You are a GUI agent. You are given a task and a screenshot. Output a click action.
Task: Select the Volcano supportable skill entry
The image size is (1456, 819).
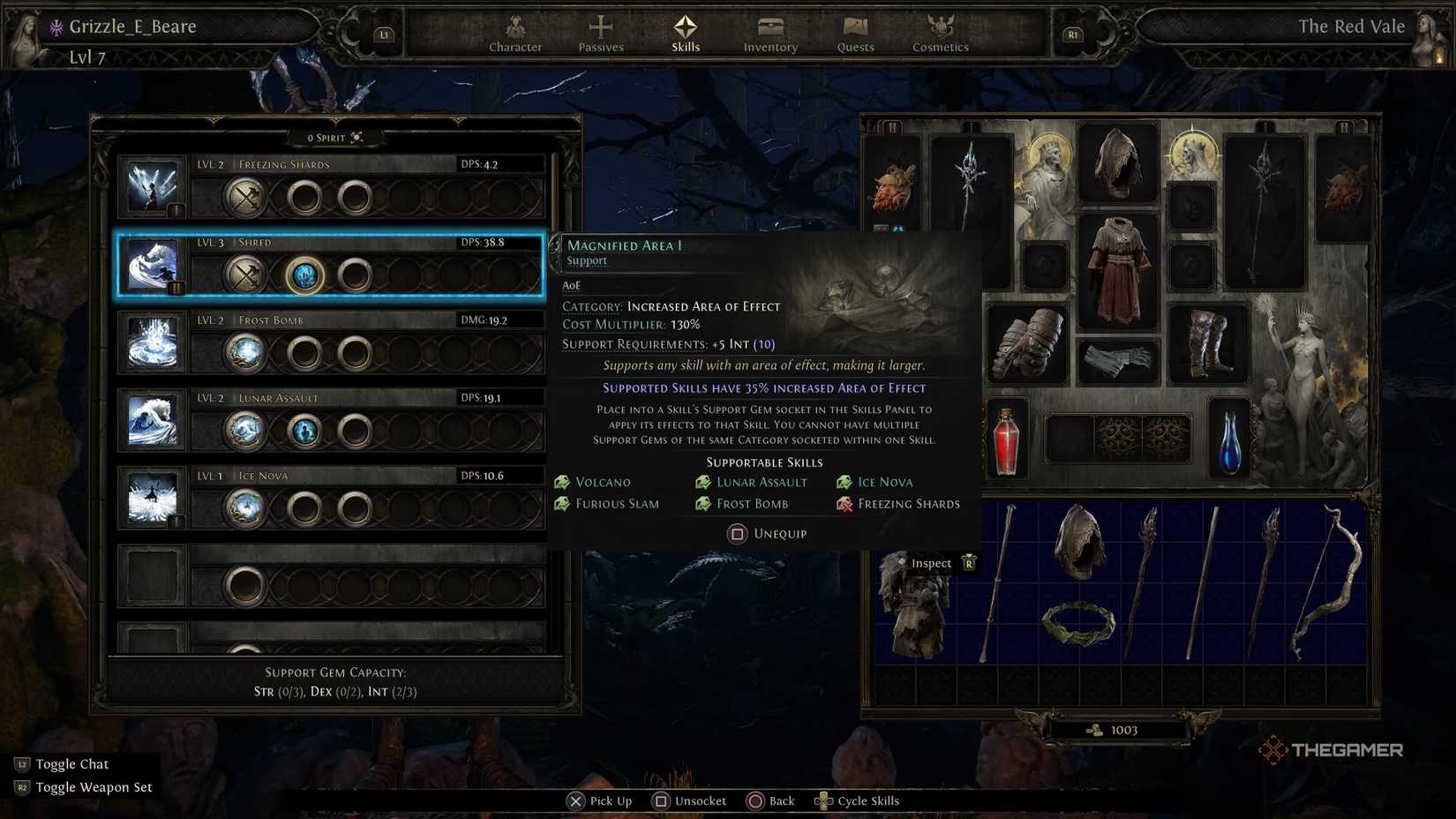pyautogui.click(x=605, y=482)
